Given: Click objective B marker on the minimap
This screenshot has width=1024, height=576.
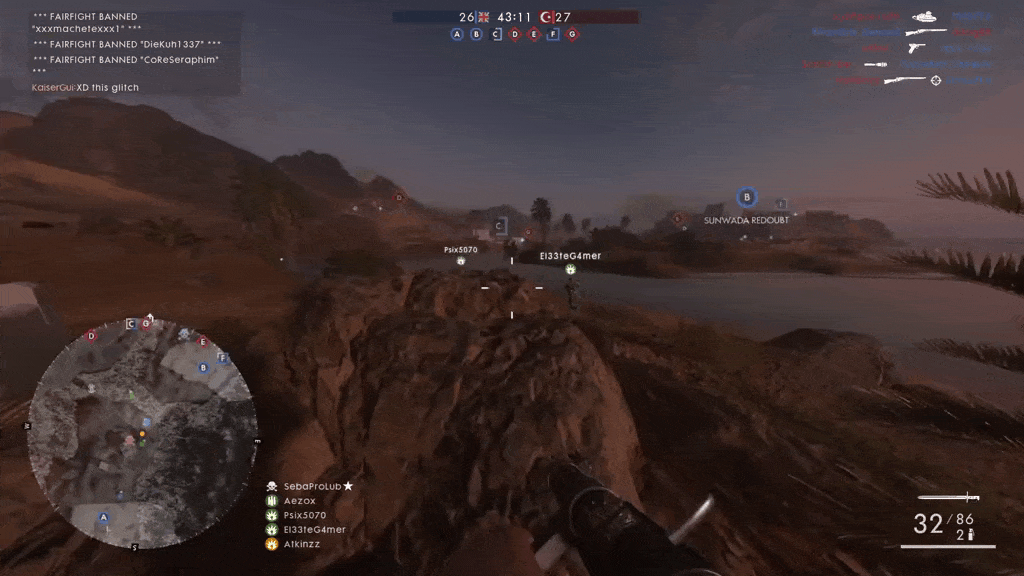Looking at the screenshot, I should tap(204, 367).
